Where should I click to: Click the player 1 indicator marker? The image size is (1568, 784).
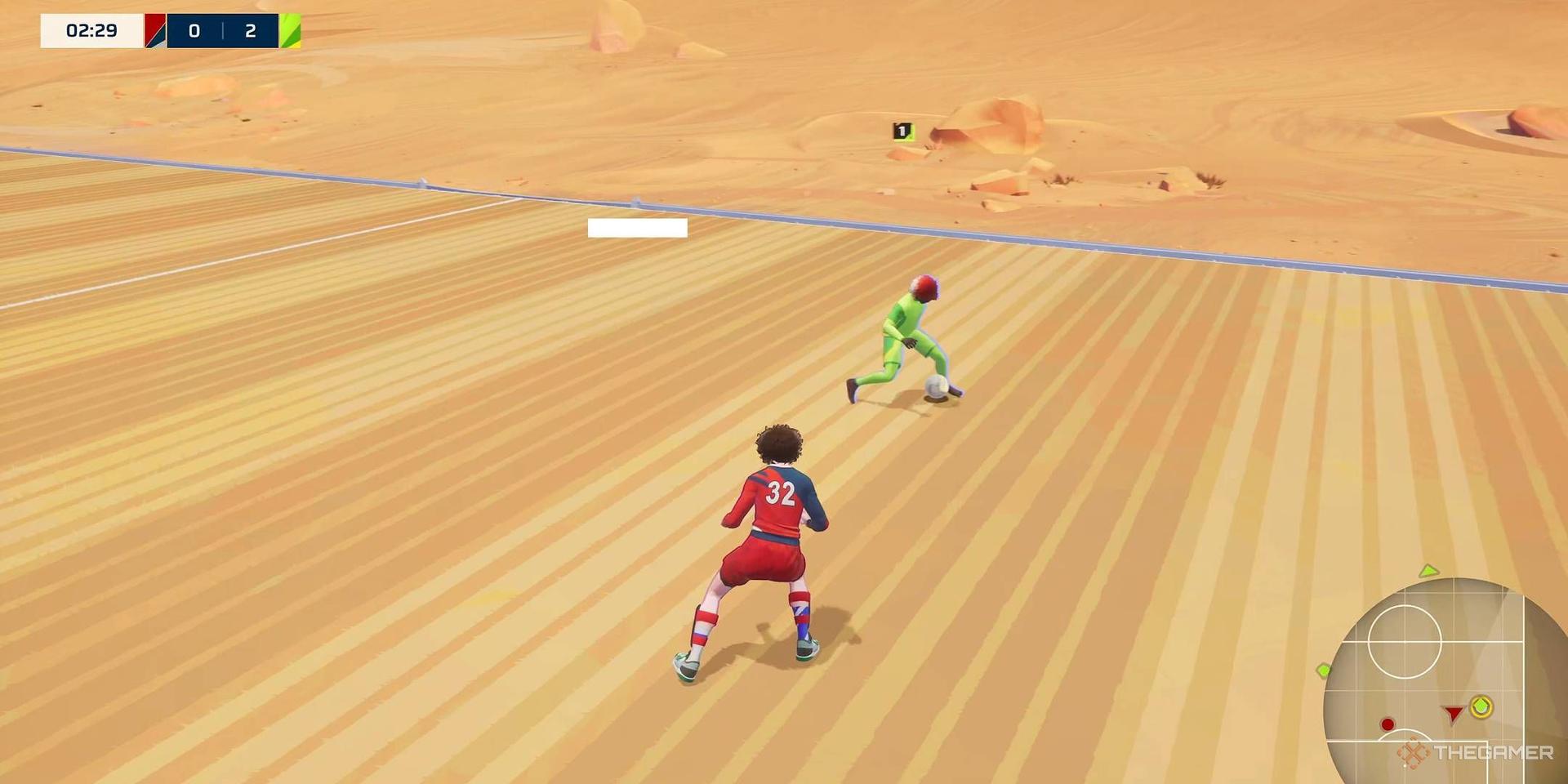(x=902, y=131)
